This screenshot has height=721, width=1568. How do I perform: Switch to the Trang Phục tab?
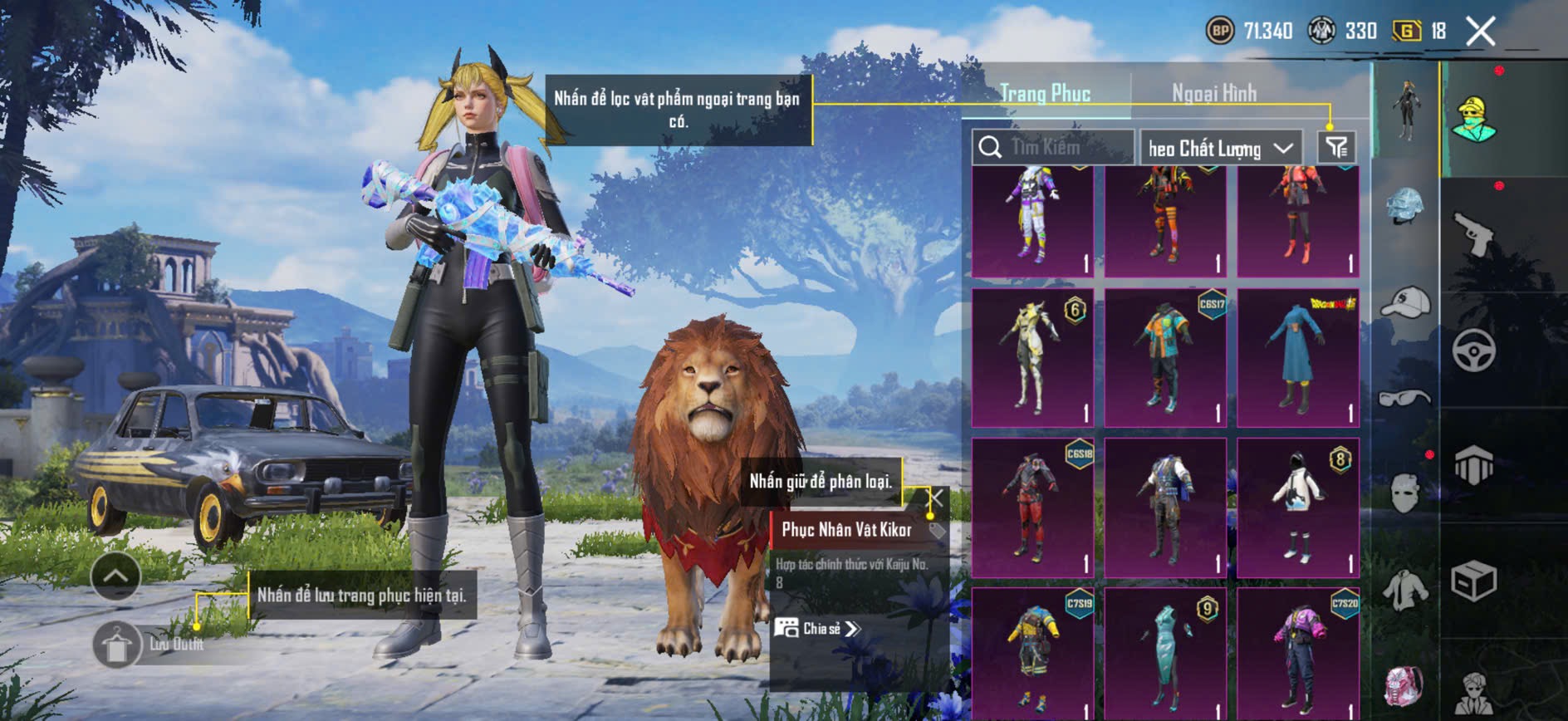(1045, 93)
